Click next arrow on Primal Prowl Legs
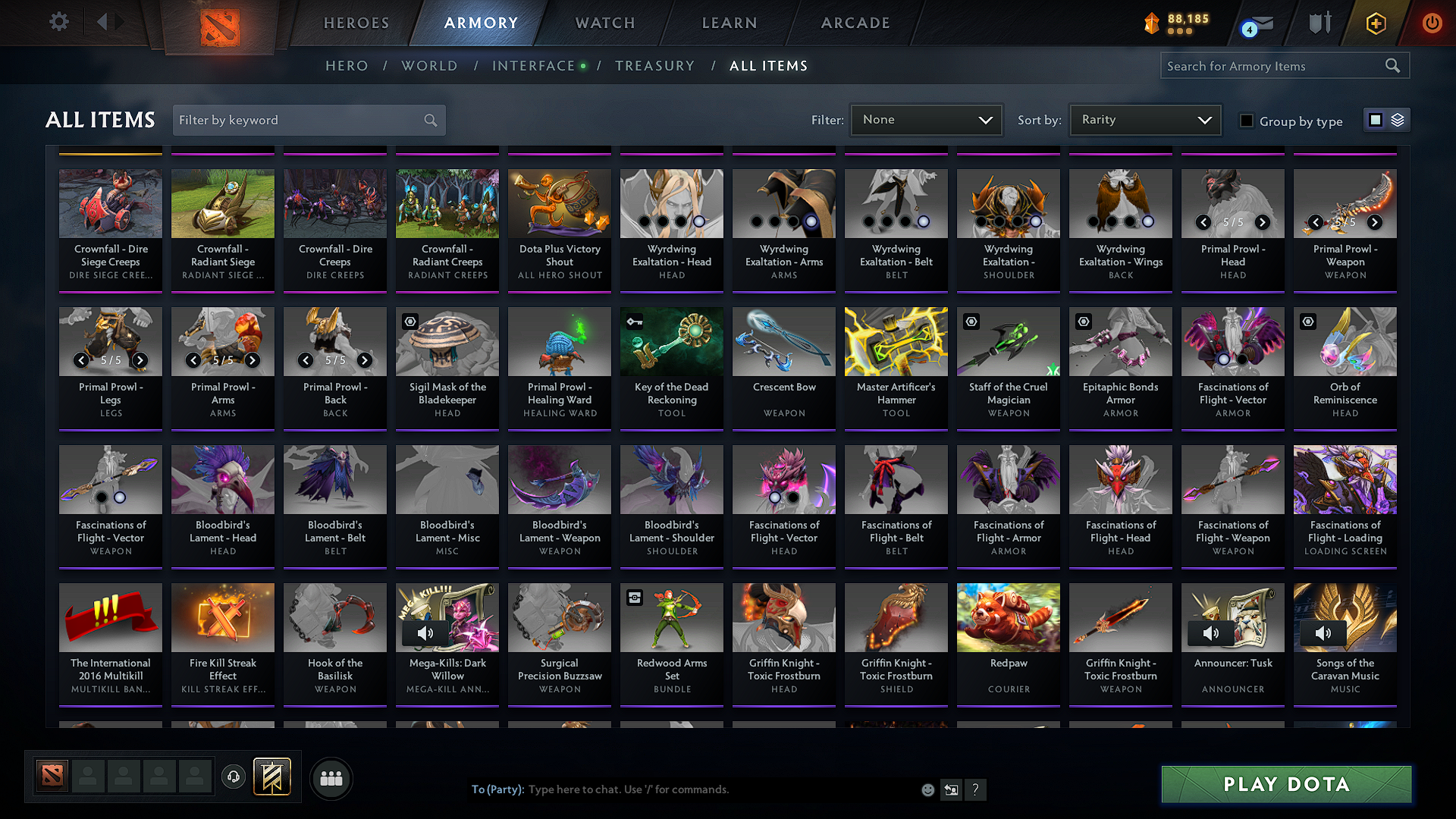The width and height of the screenshot is (1456, 819). (x=140, y=360)
